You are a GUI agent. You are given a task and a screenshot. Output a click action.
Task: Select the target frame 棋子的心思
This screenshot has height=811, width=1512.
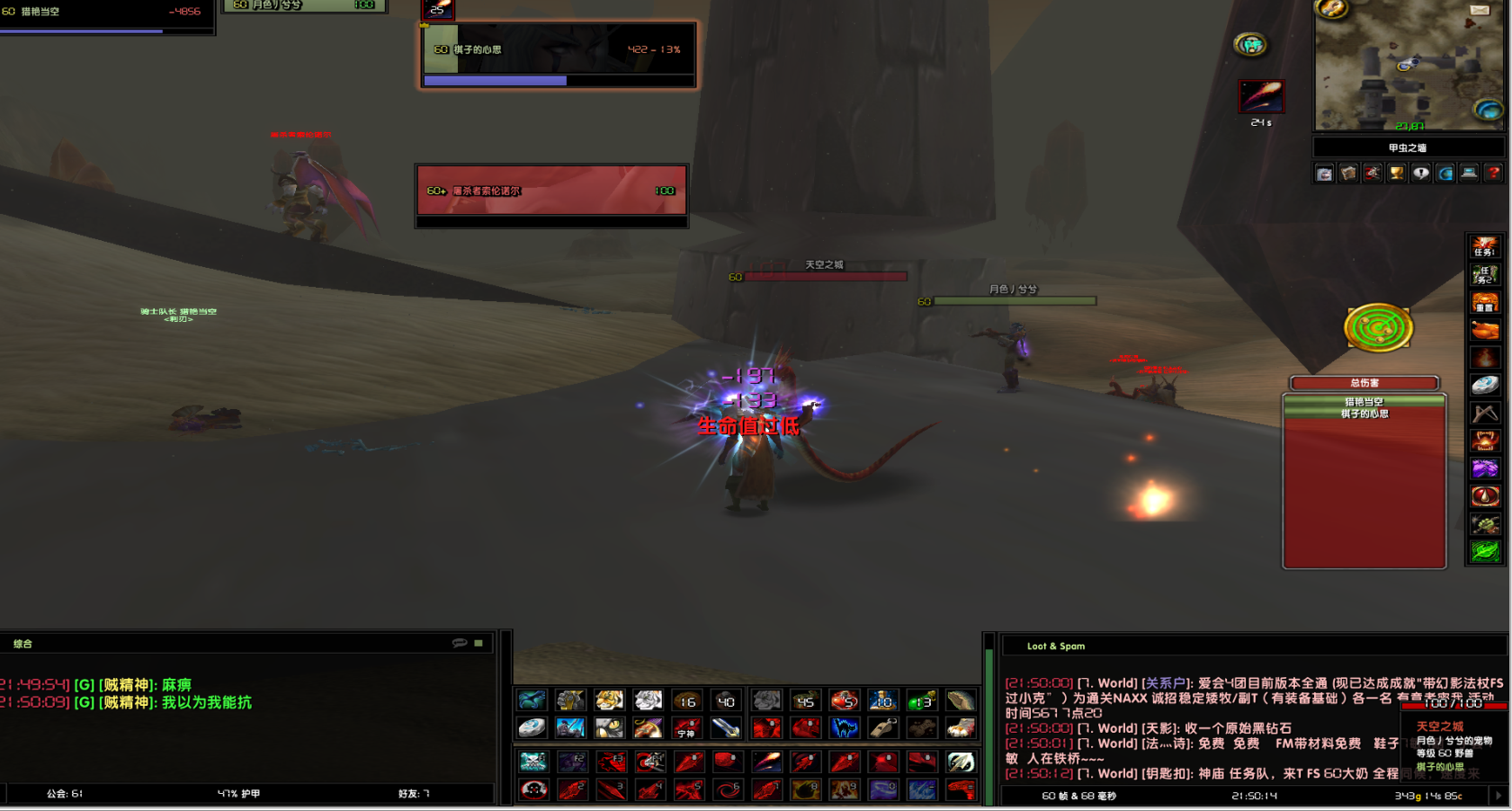coord(558,55)
